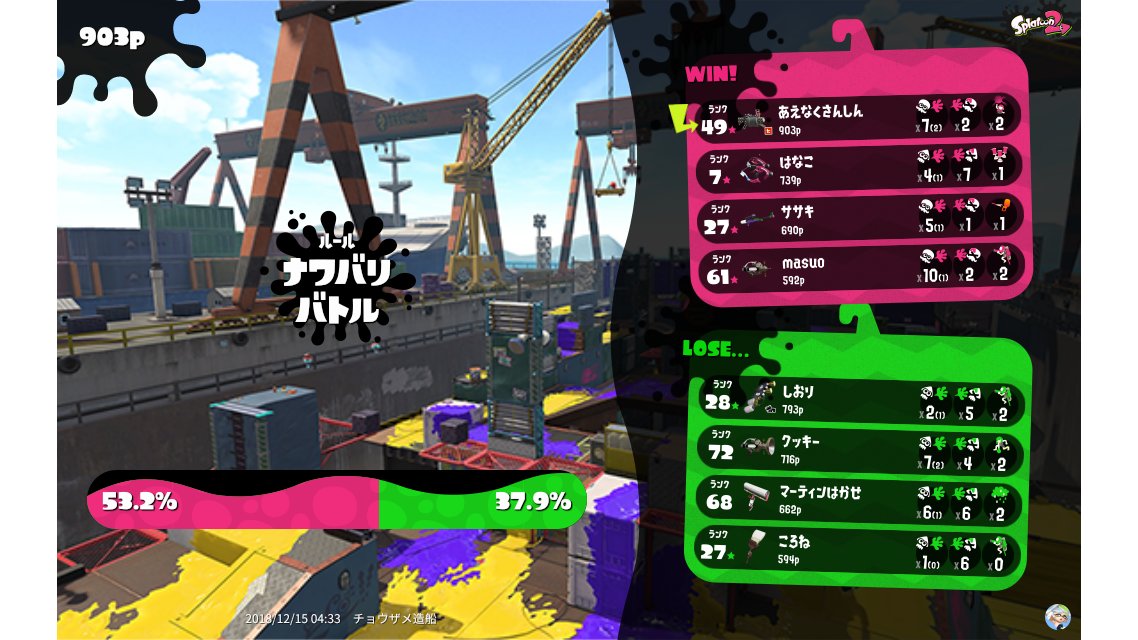Select クッキー's result row
This screenshot has width=1138, height=640.
pyautogui.click(x=858, y=448)
